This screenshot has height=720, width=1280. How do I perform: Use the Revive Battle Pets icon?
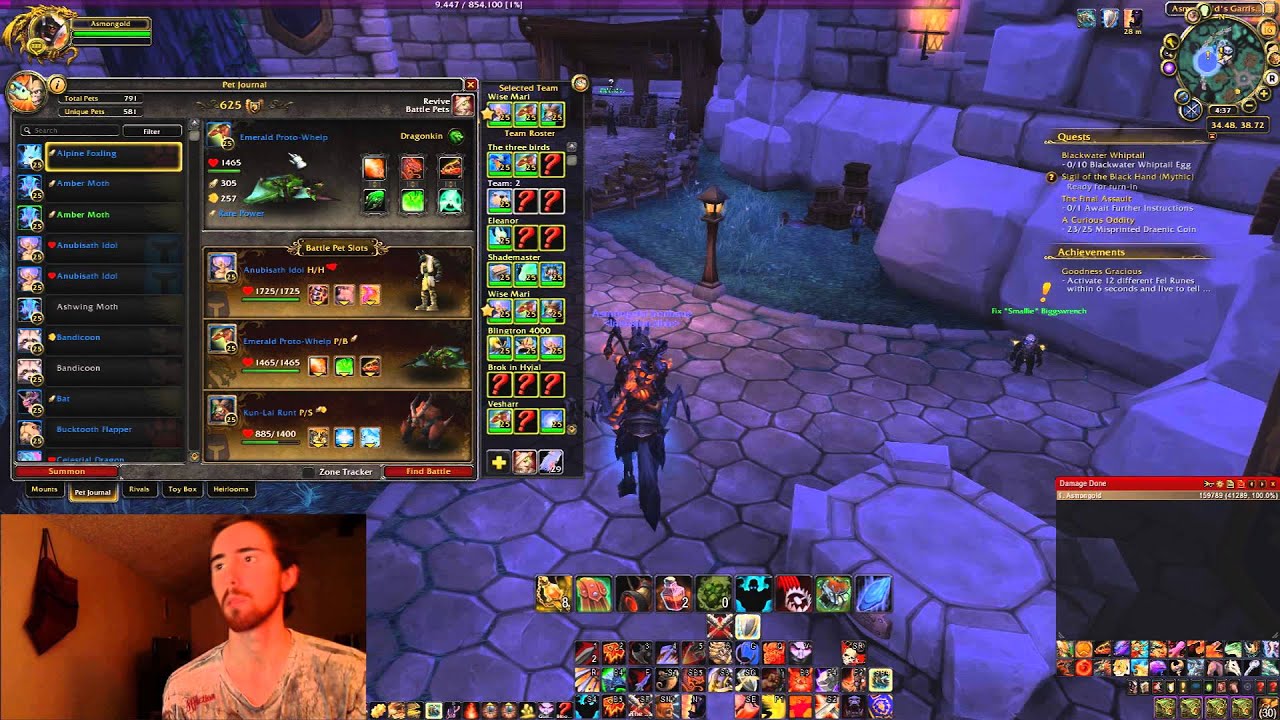click(462, 106)
